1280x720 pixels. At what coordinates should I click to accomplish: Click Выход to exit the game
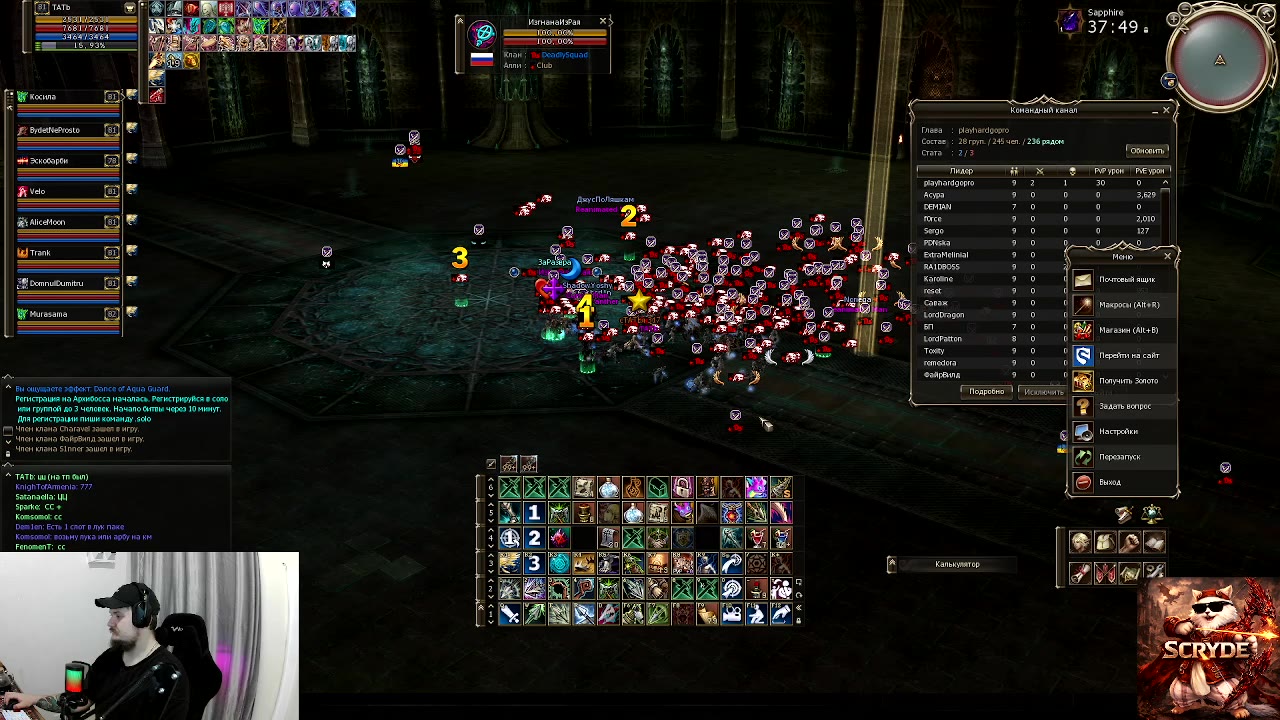pos(1109,482)
